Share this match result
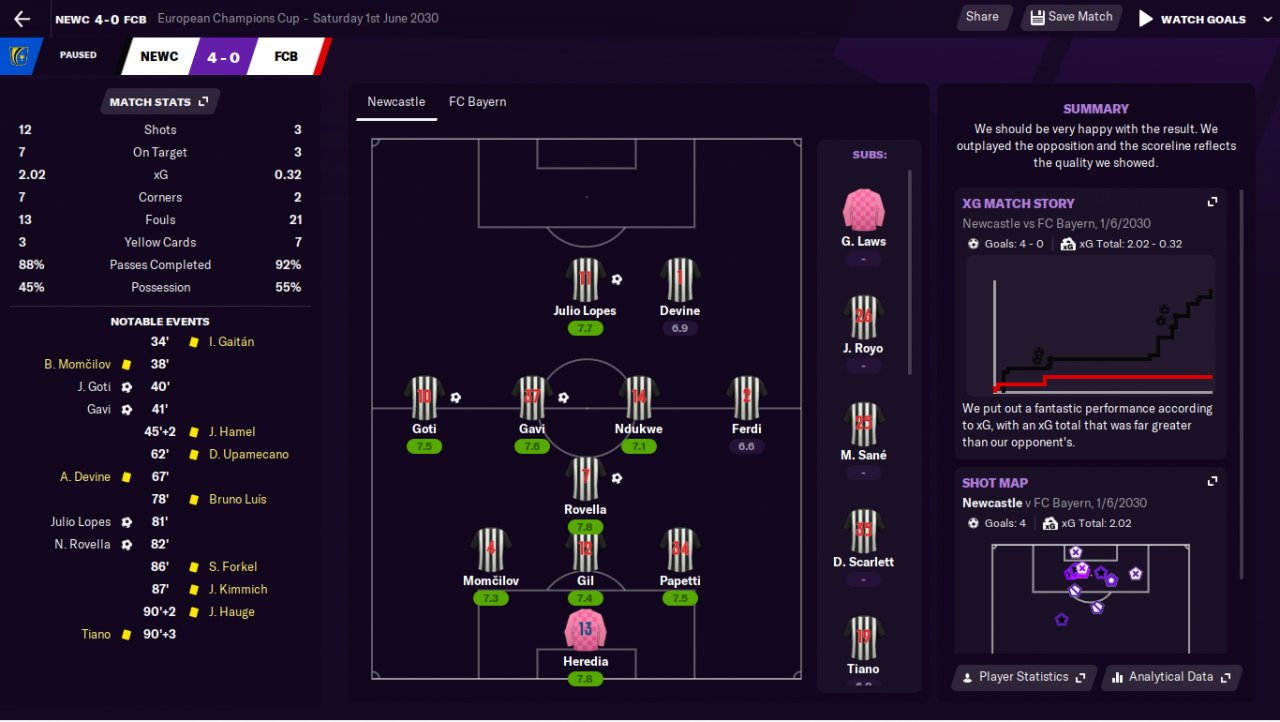This screenshot has width=1280, height=722. [x=982, y=17]
